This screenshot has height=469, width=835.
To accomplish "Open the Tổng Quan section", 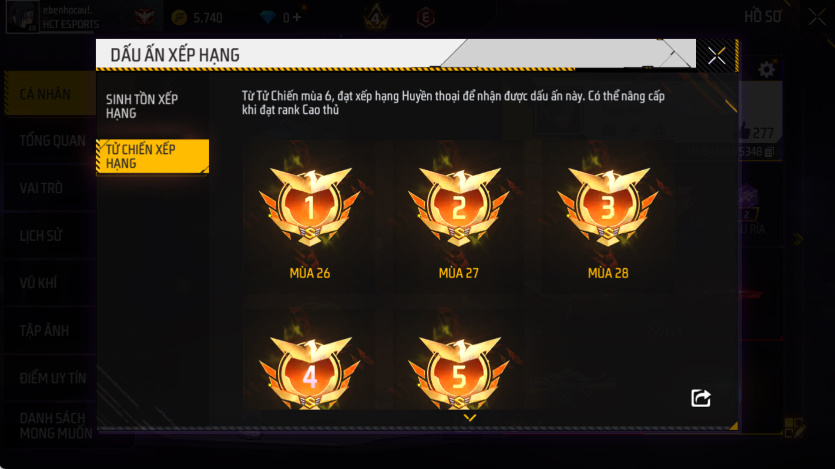I will click(x=52, y=141).
